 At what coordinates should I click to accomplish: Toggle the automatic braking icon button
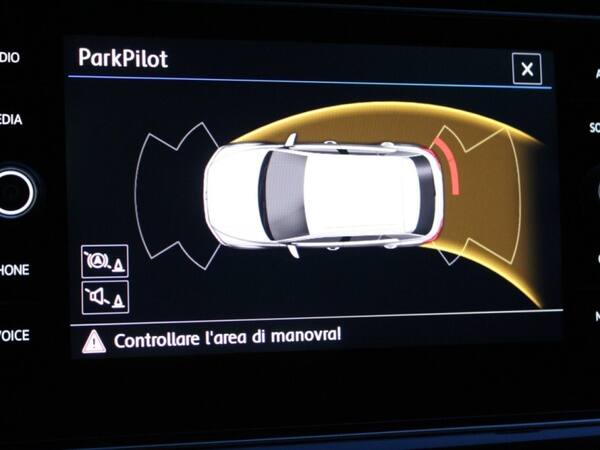point(104,262)
